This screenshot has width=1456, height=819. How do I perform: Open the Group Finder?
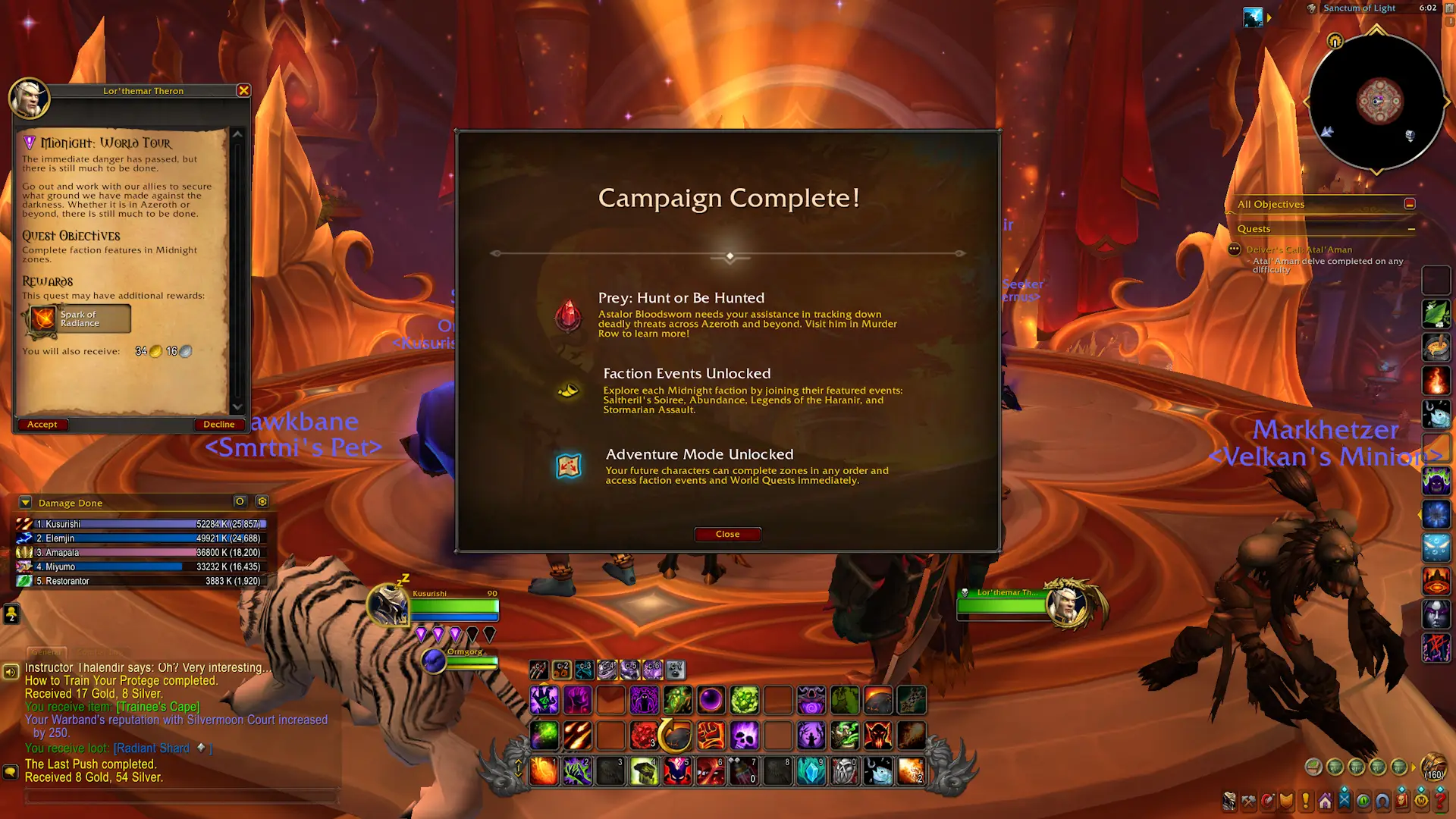[x=1345, y=800]
